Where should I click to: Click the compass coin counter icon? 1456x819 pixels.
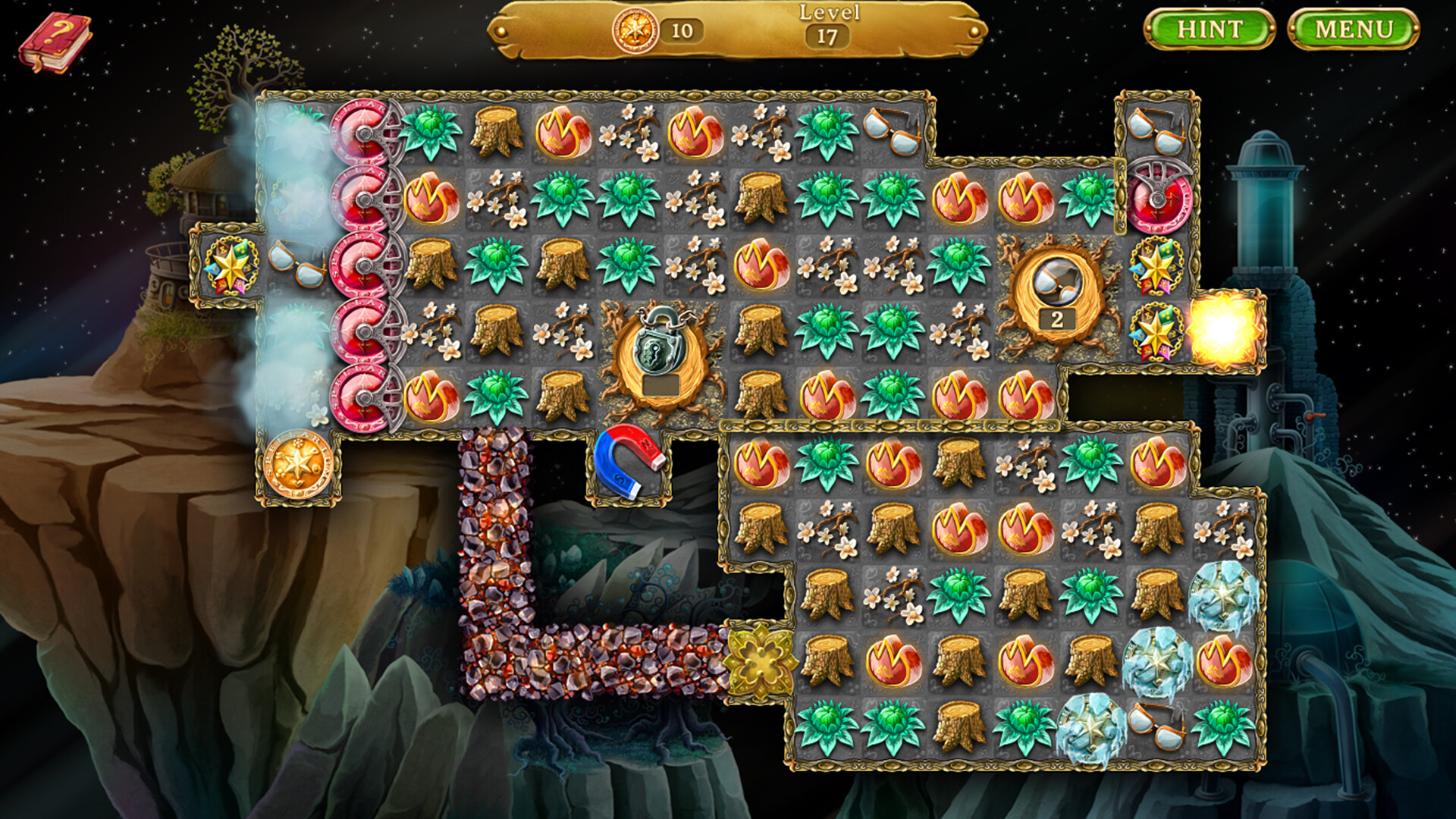pos(637,30)
